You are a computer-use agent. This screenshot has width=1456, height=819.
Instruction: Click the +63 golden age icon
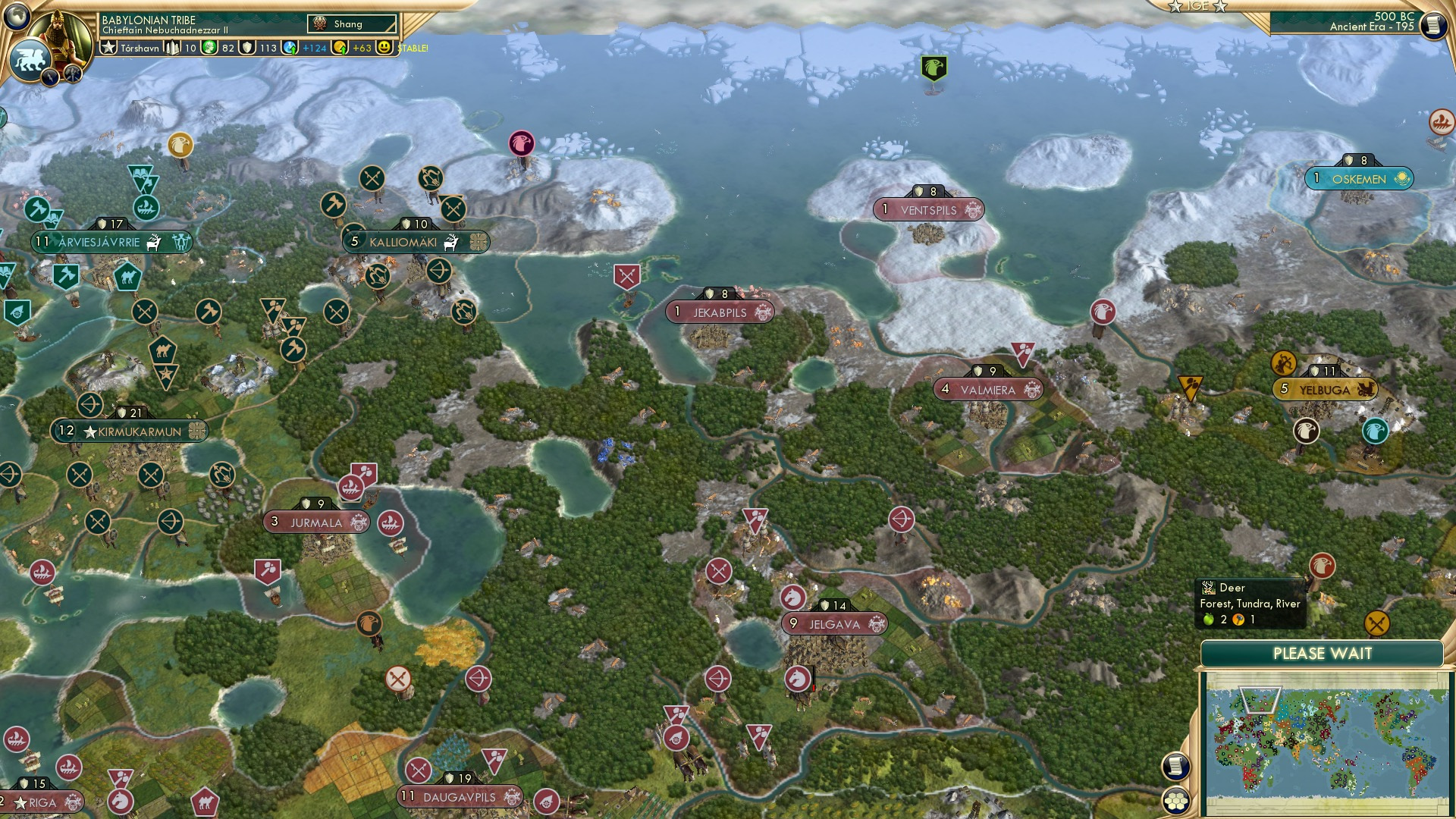[339, 48]
